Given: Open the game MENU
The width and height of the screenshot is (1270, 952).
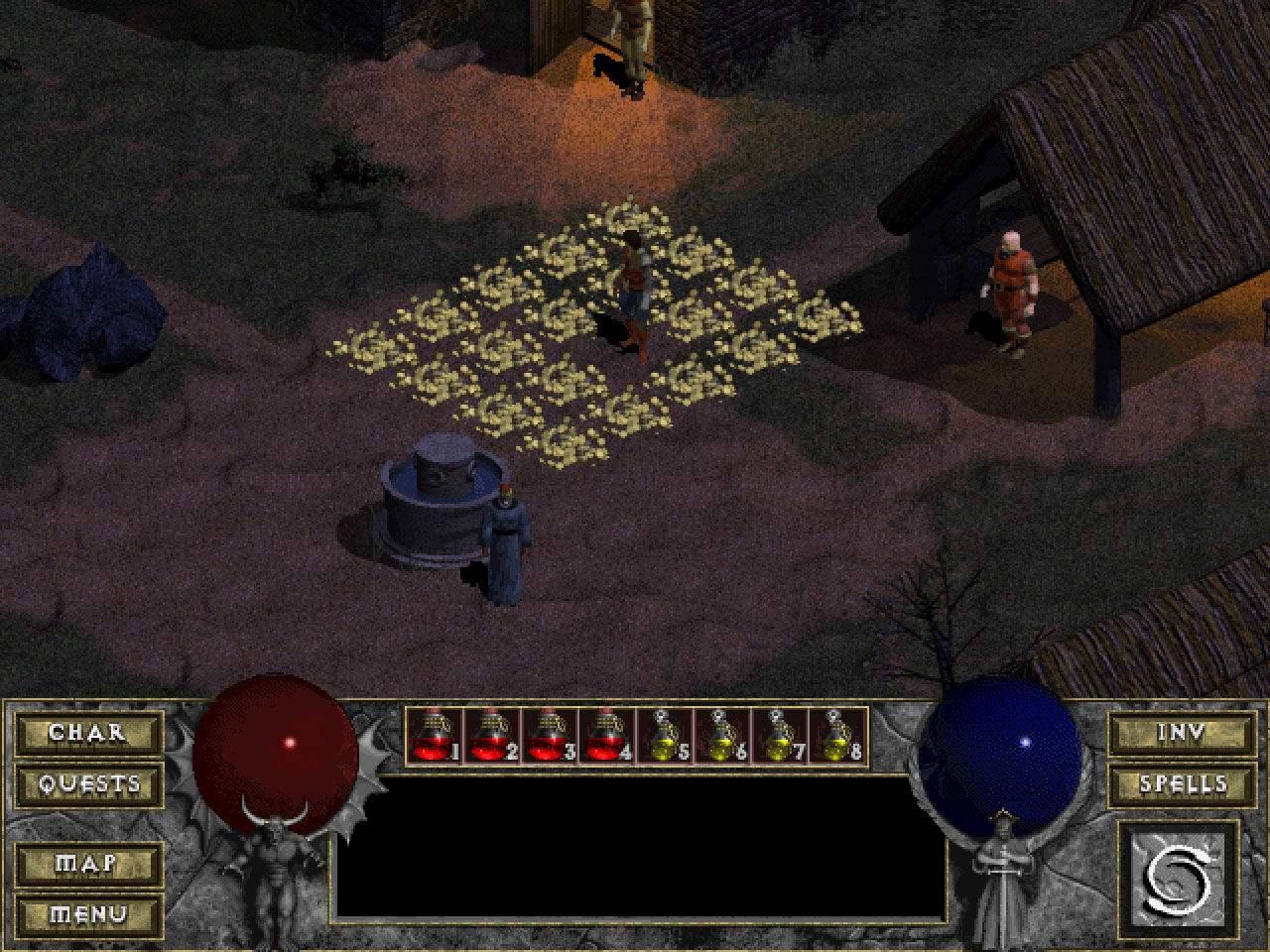Looking at the screenshot, I should (x=88, y=913).
